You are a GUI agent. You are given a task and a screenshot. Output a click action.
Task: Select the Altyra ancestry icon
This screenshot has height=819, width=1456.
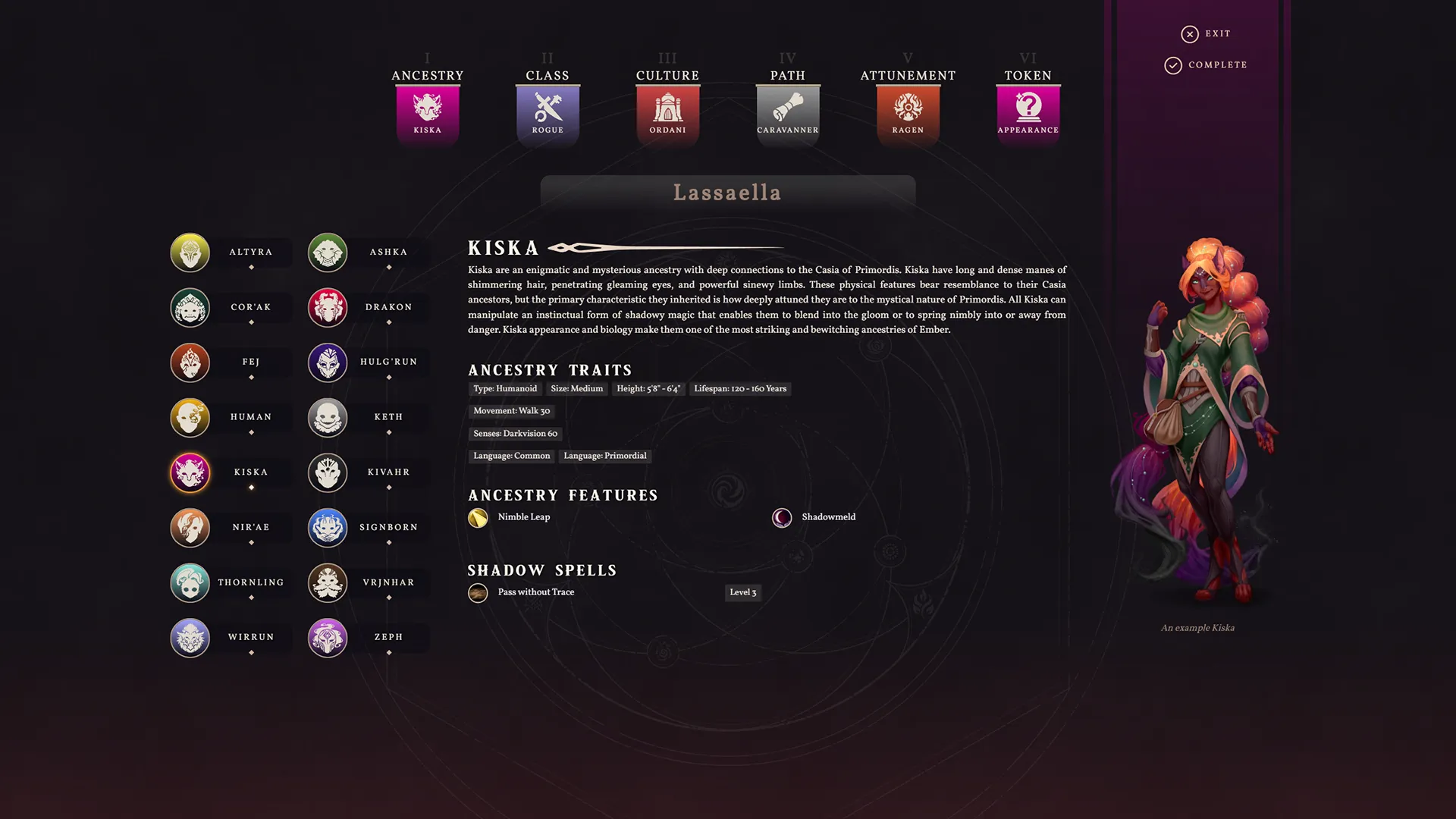pyautogui.click(x=190, y=253)
